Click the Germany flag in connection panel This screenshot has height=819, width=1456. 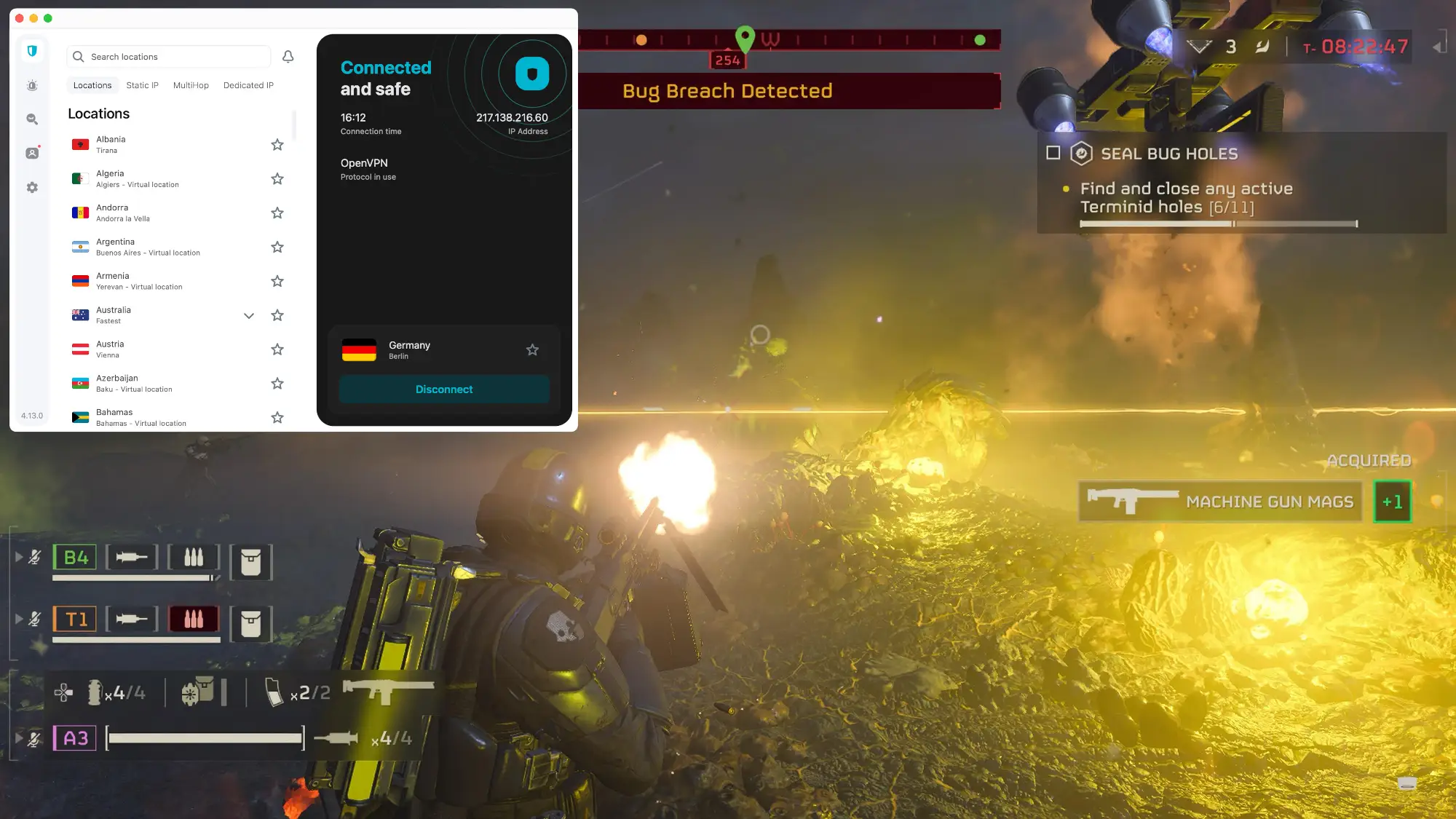(360, 350)
